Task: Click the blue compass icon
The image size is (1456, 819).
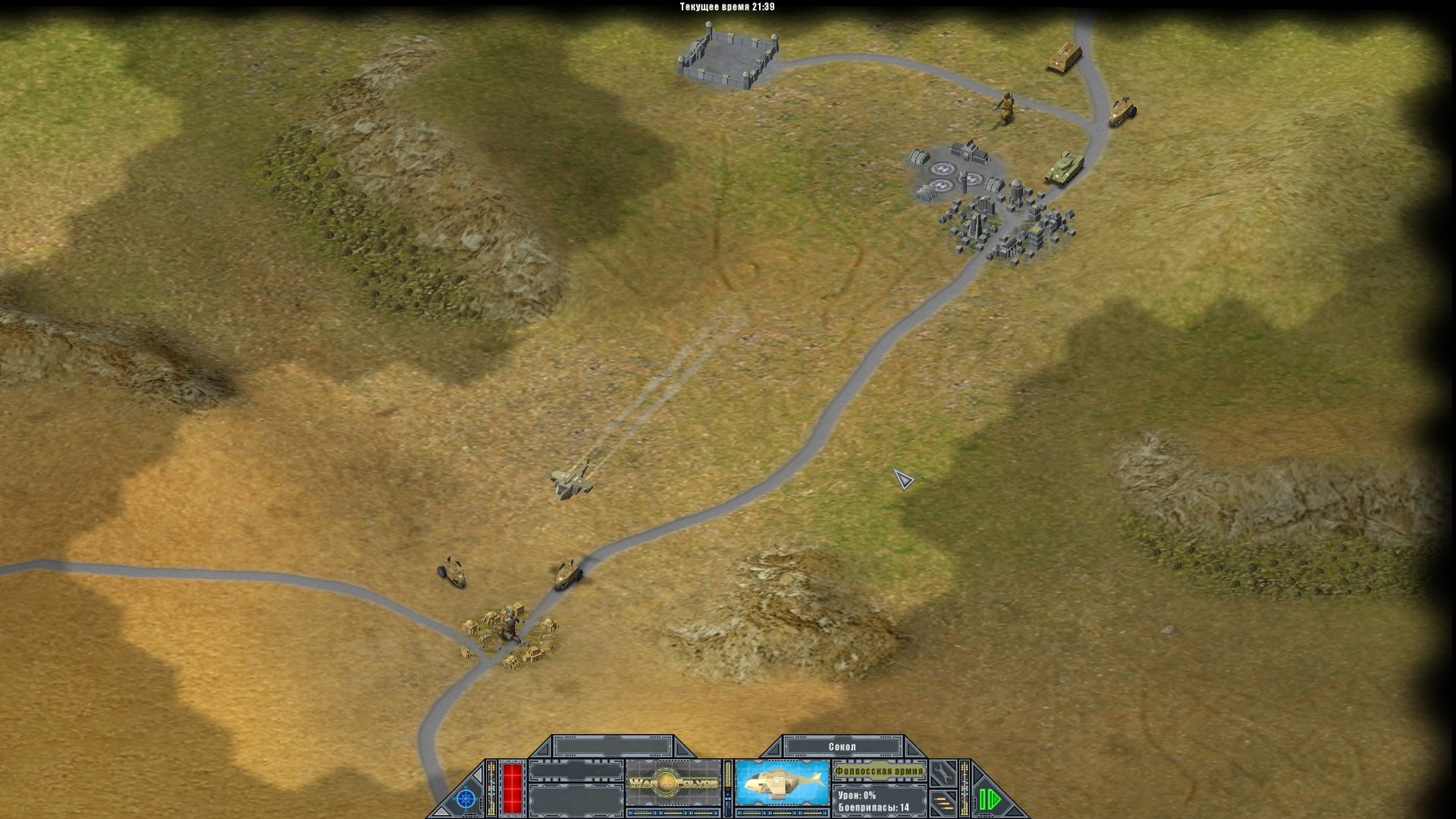Action: coord(466,799)
